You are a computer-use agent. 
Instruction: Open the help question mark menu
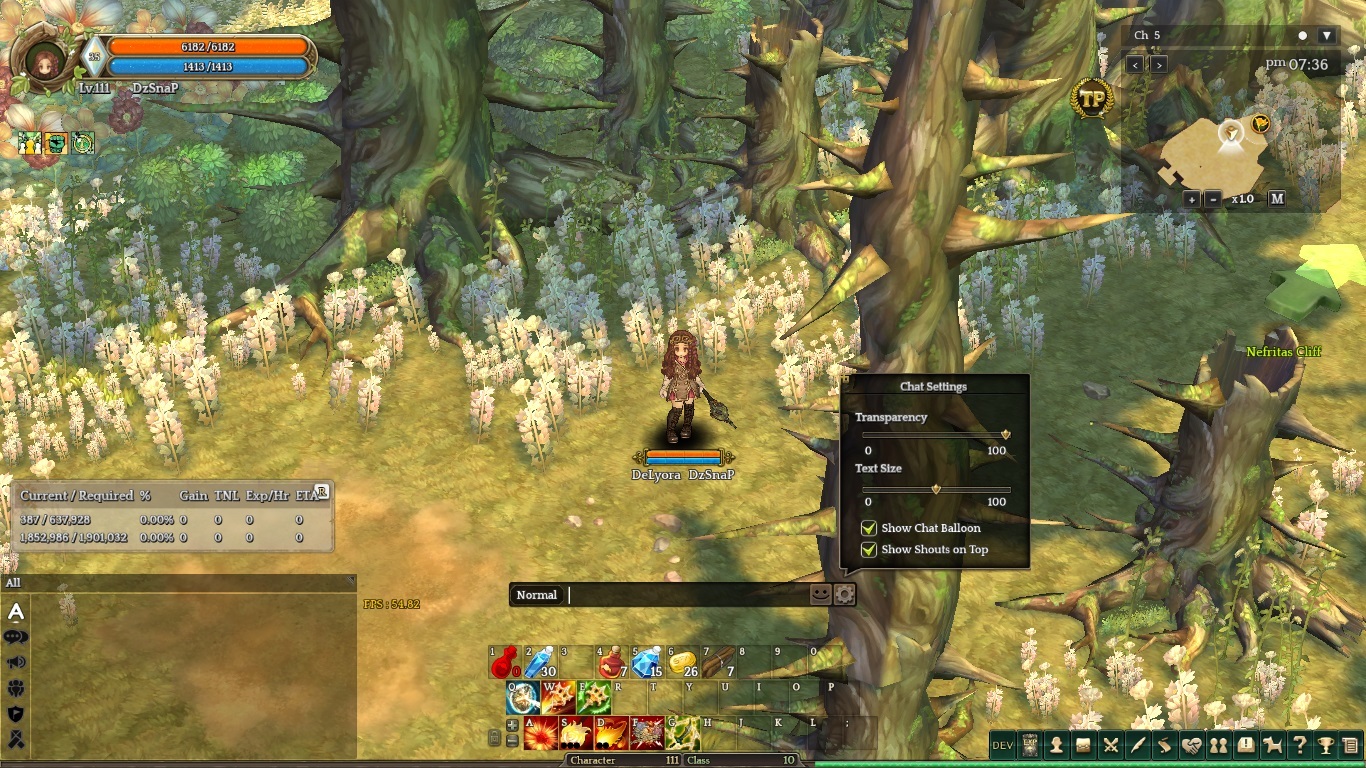pyautogui.click(x=1299, y=745)
